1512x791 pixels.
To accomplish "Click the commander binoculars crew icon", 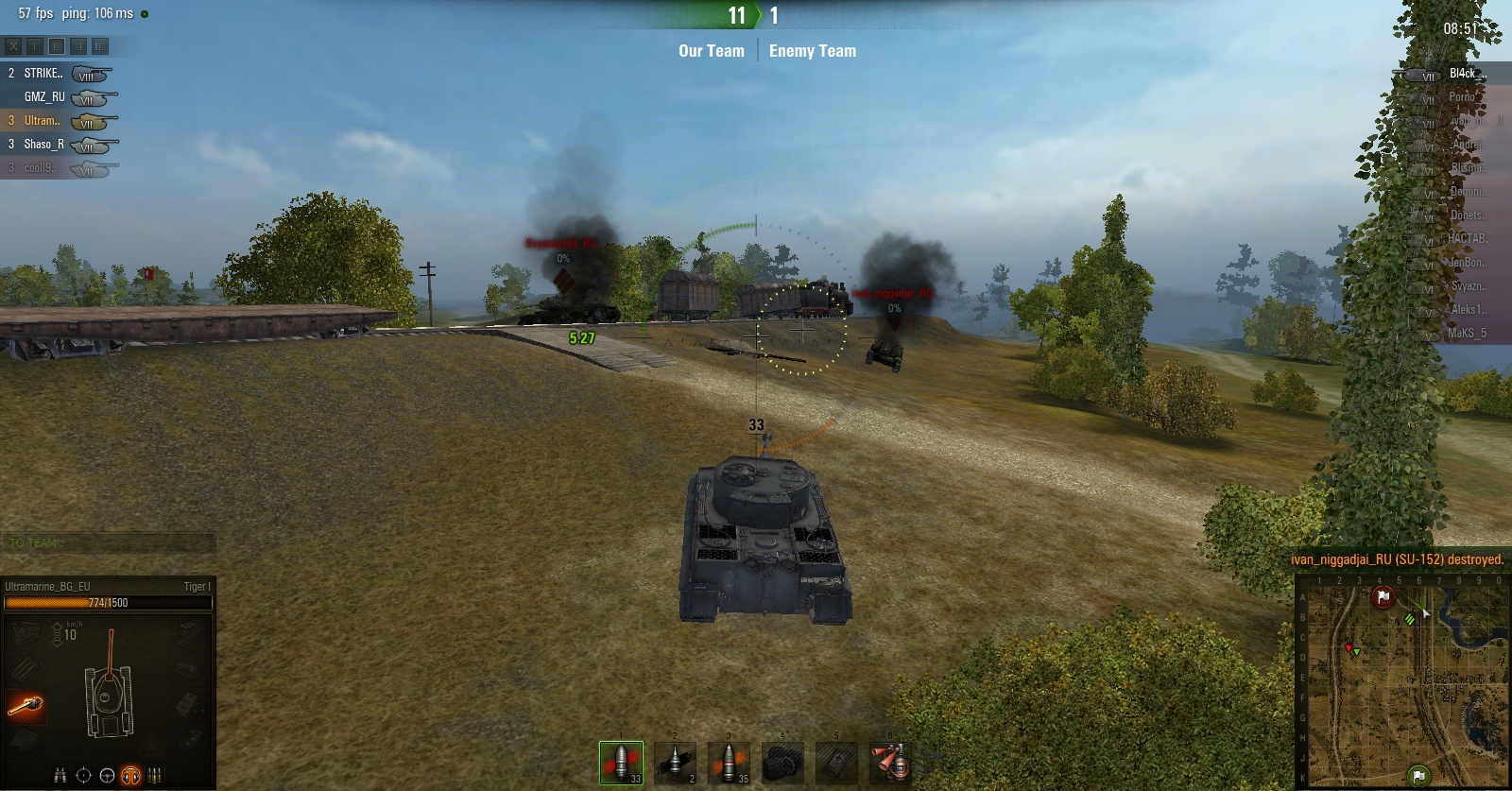I will (x=60, y=776).
